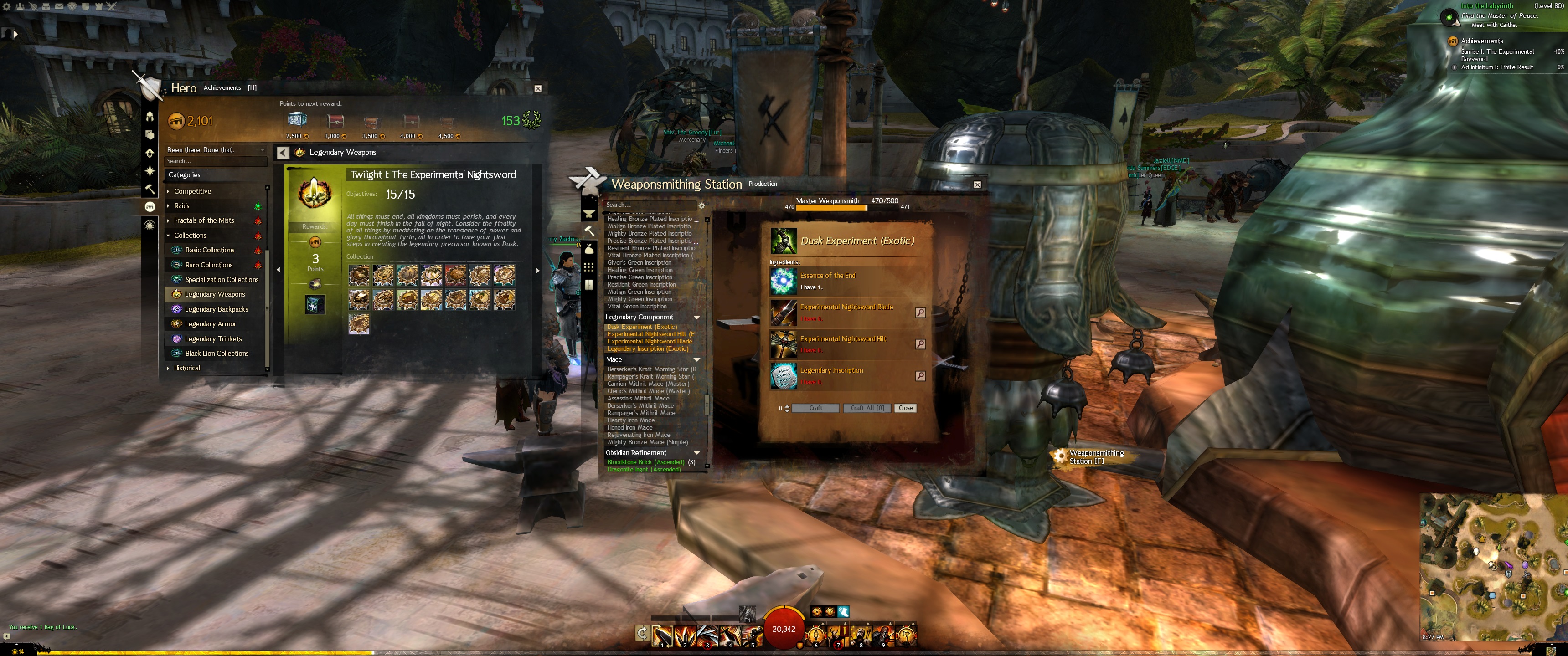This screenshot has width=1568, height=656.
Task: Focus the achievements search field
Action: click(215, 161)
